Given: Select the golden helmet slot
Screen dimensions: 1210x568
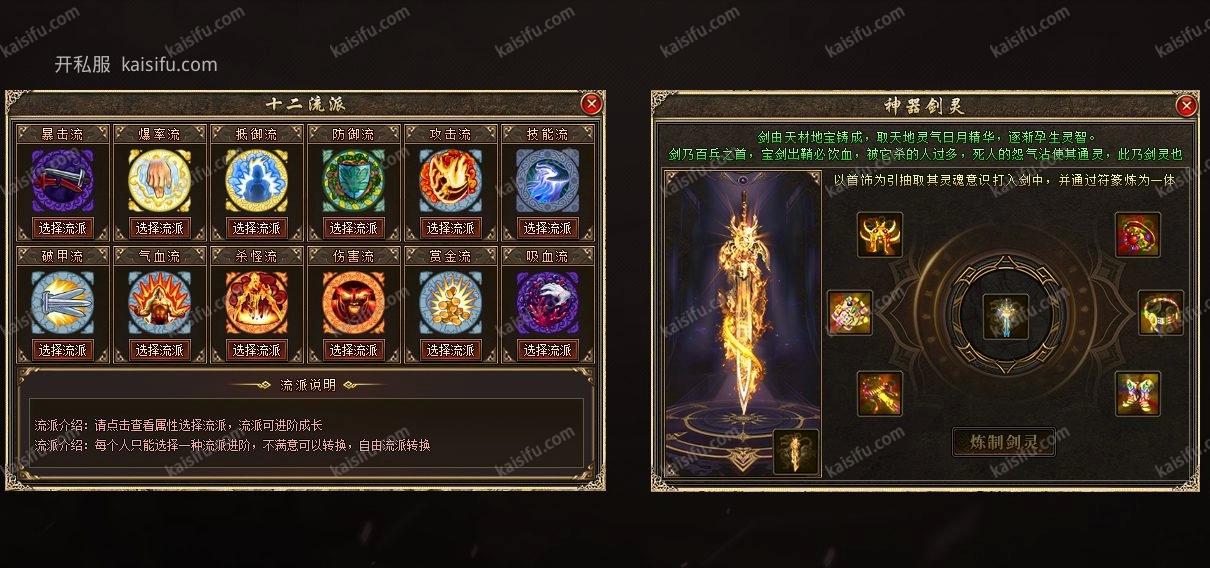Looking at the screenshot, I should coord(880,235).
